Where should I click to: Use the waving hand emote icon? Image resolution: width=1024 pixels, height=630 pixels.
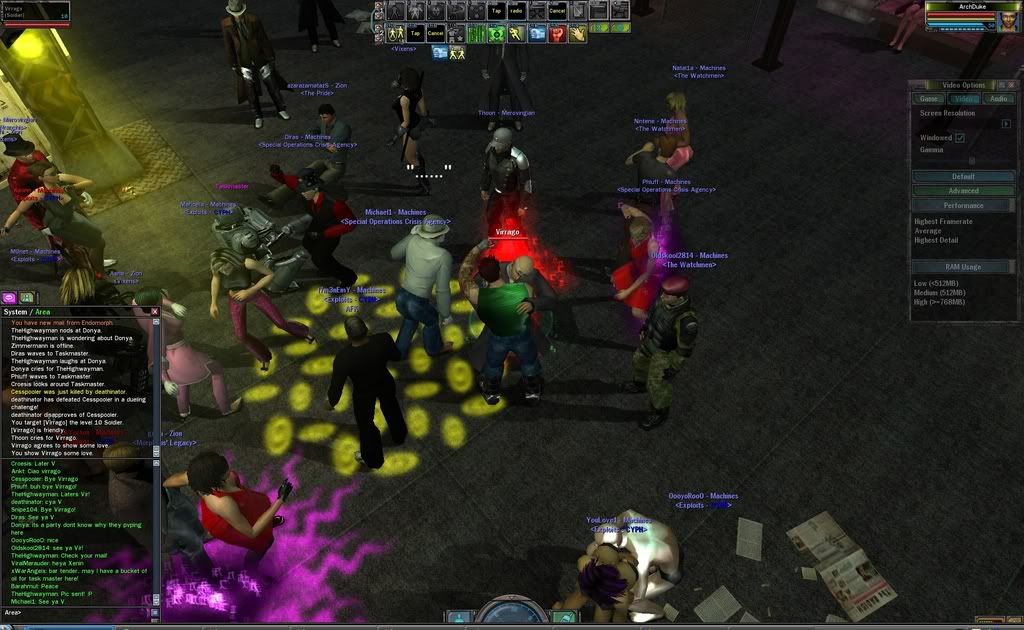pyautogui.click(x=578, y=33)
